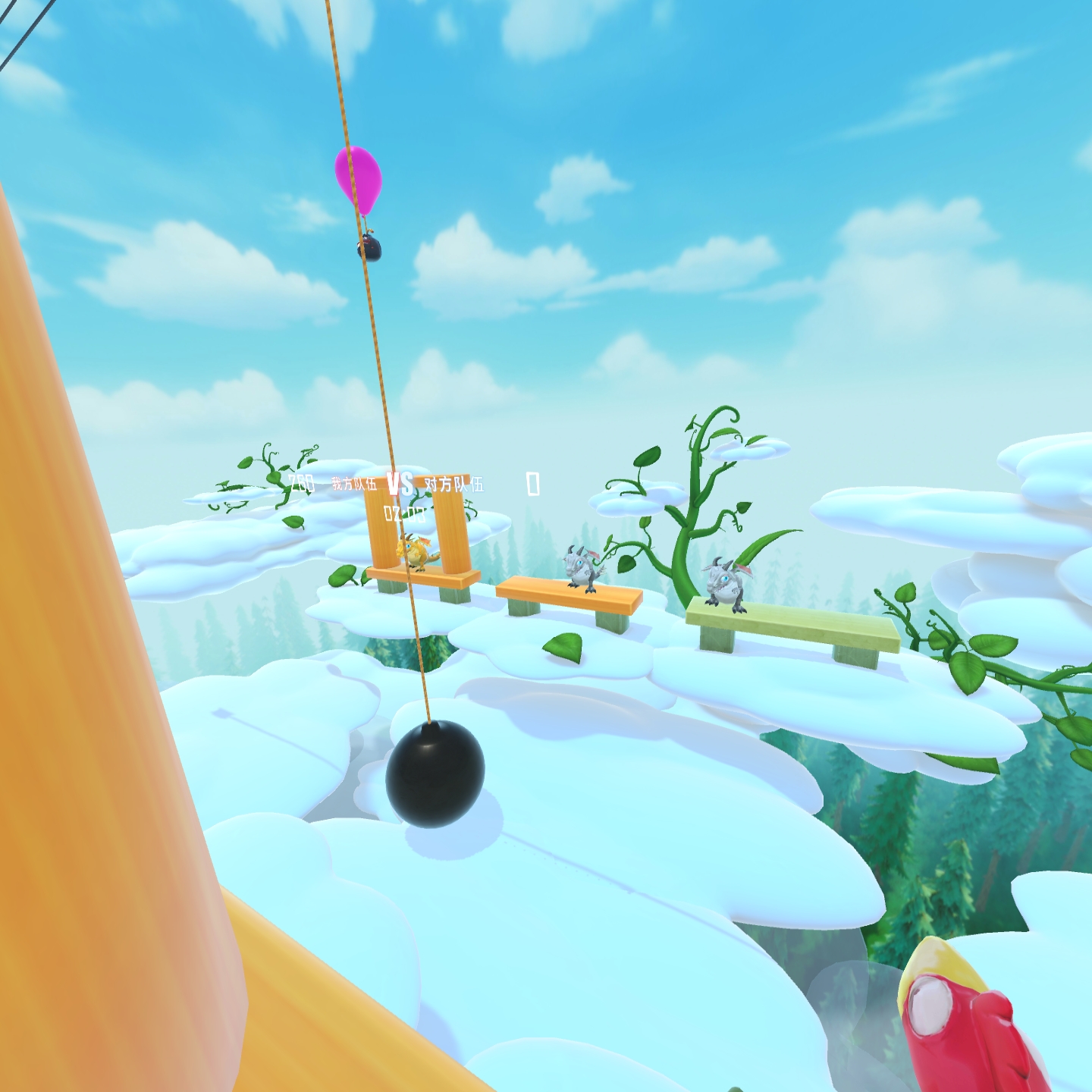This screenshot has height=1092, width=1092.
Task: Select the green leaf on the snowy cloud
Action: click(563, 647)
